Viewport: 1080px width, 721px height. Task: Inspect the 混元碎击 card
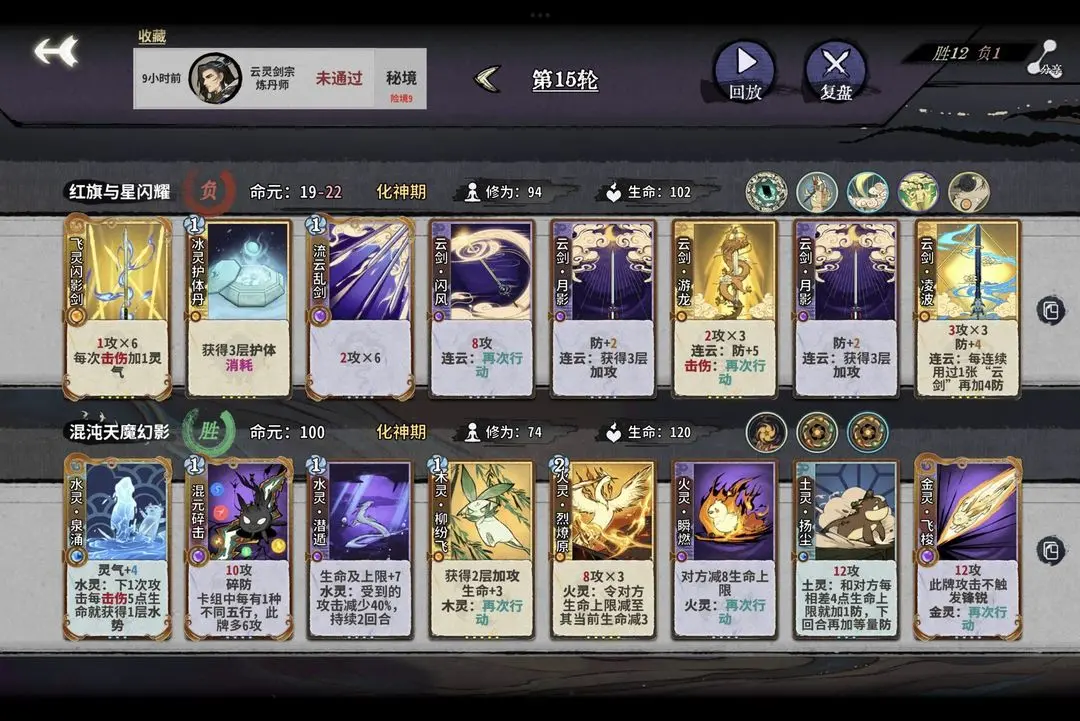point(239,546)
